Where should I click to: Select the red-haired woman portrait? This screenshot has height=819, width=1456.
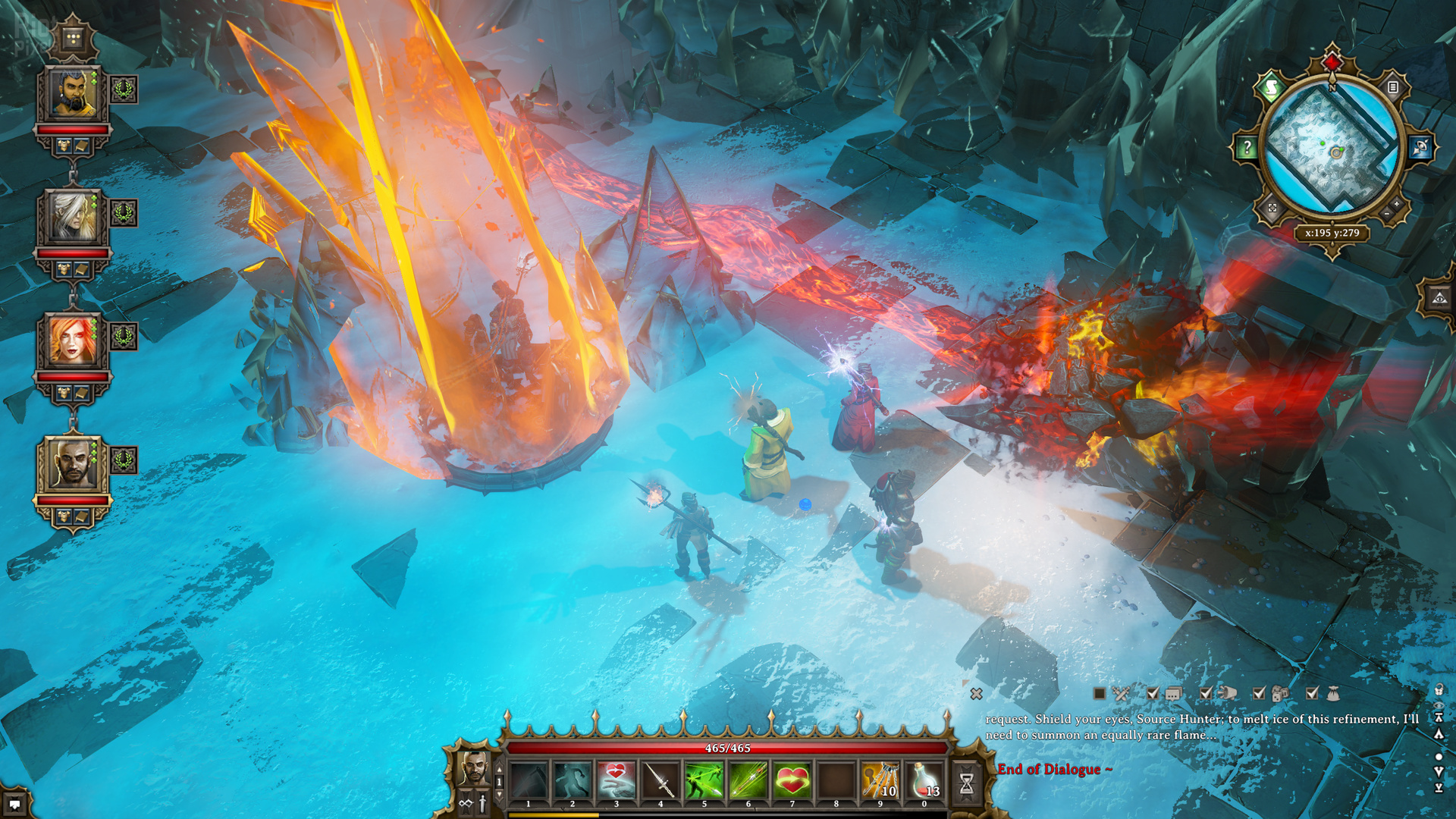74,340
